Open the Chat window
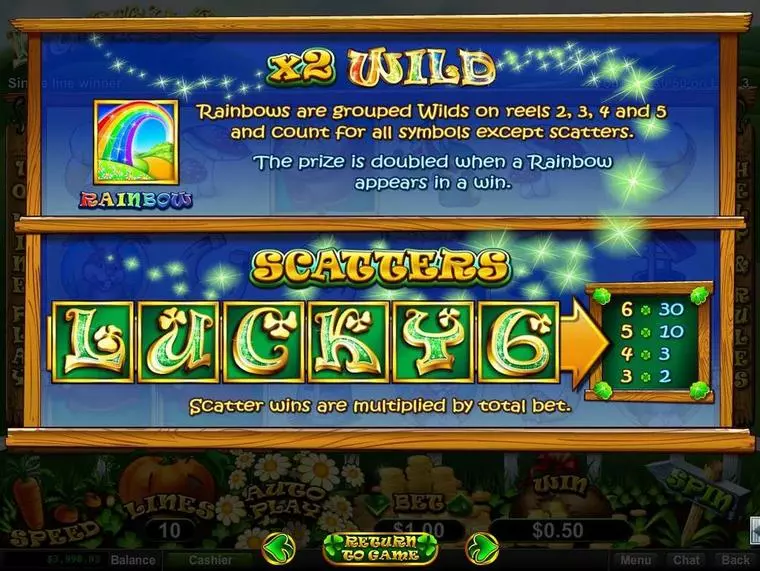This screenshot has width=760, height=571. click(685, 561)
